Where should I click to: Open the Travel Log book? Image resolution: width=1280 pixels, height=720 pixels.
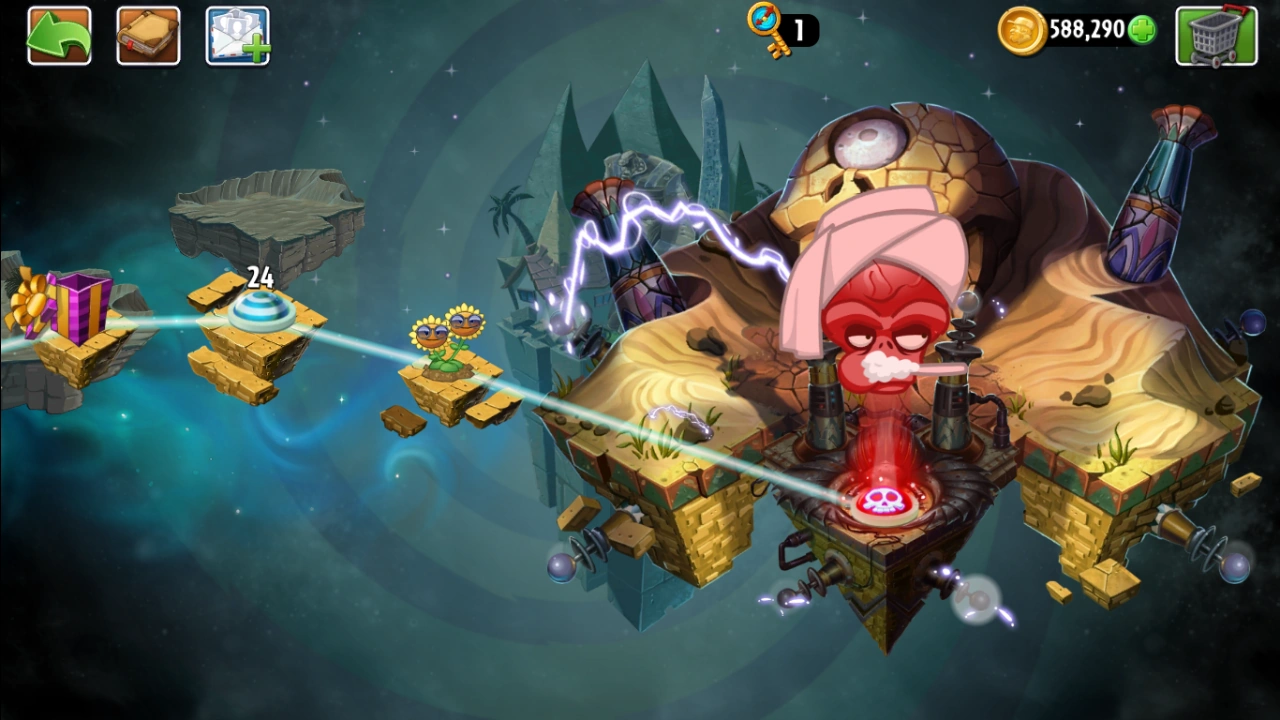pos(148,35)
